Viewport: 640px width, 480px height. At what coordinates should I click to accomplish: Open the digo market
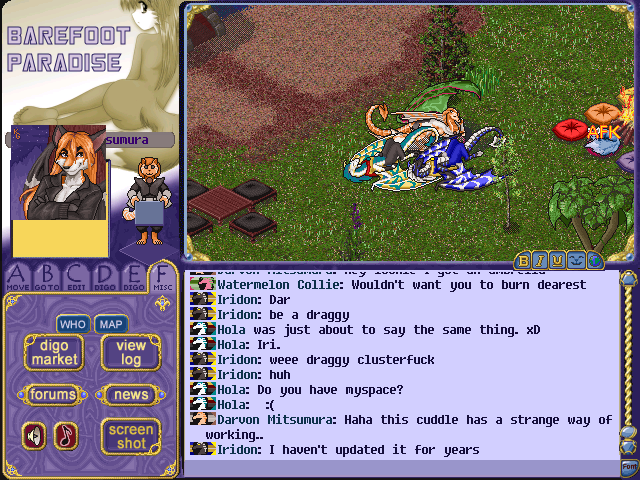point(53,352)
